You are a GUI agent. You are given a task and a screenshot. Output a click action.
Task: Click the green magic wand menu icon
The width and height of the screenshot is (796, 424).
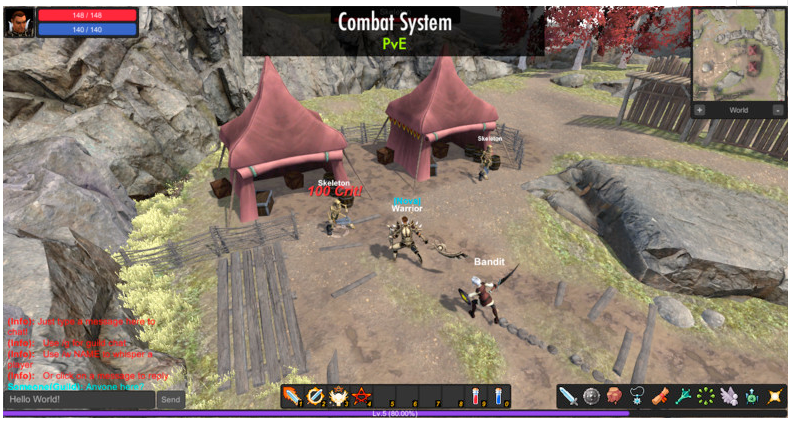684,396
